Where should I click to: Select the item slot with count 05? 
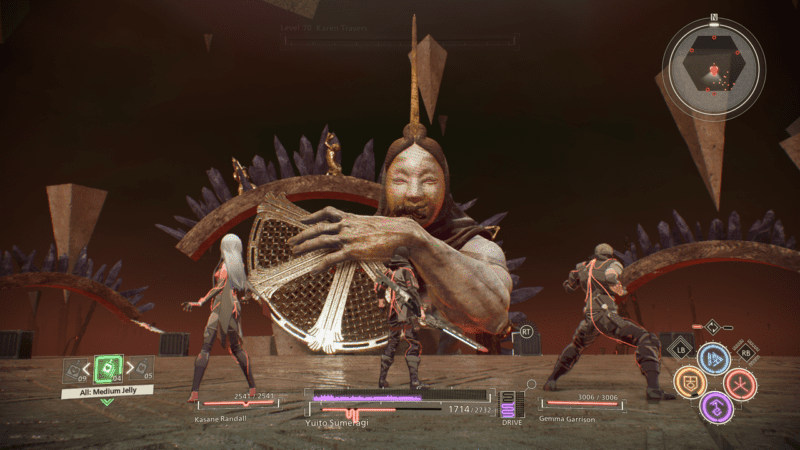pyautogui.click(x=141, y=371)
